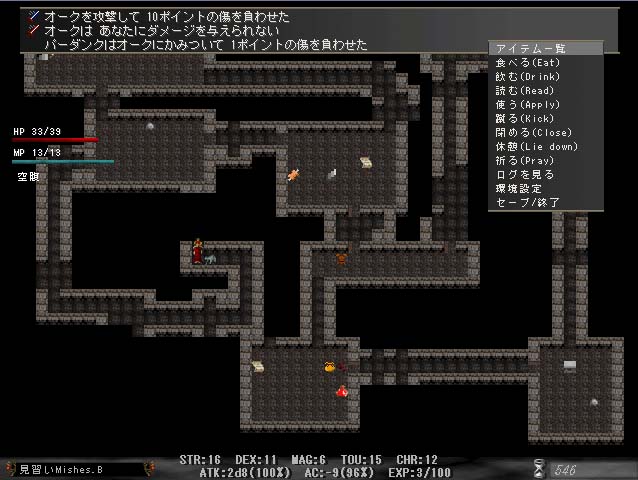Open 環境設定 settings
The image size is (638, 480).
518,188
